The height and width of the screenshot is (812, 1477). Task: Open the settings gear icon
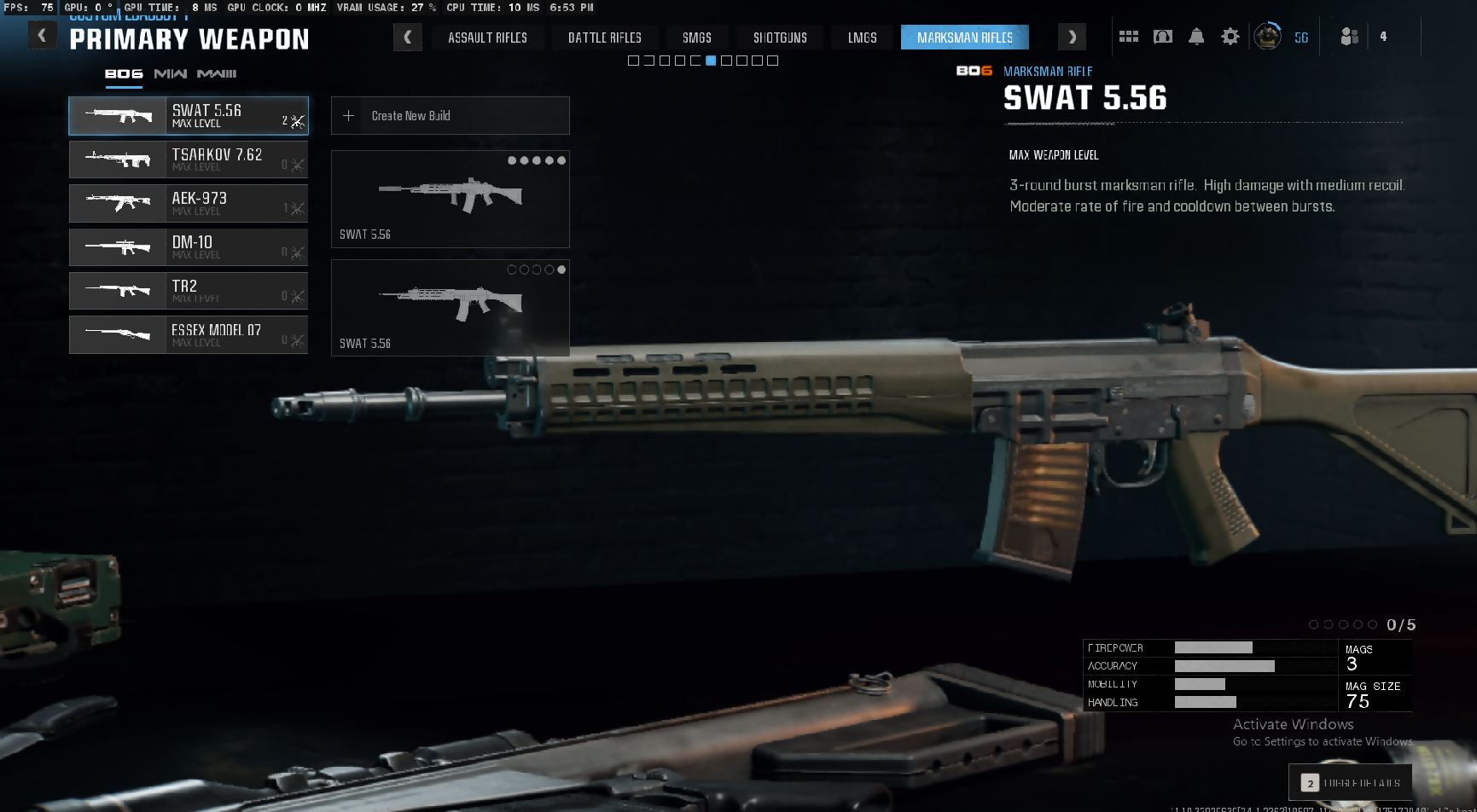[x=1230, y=37]
